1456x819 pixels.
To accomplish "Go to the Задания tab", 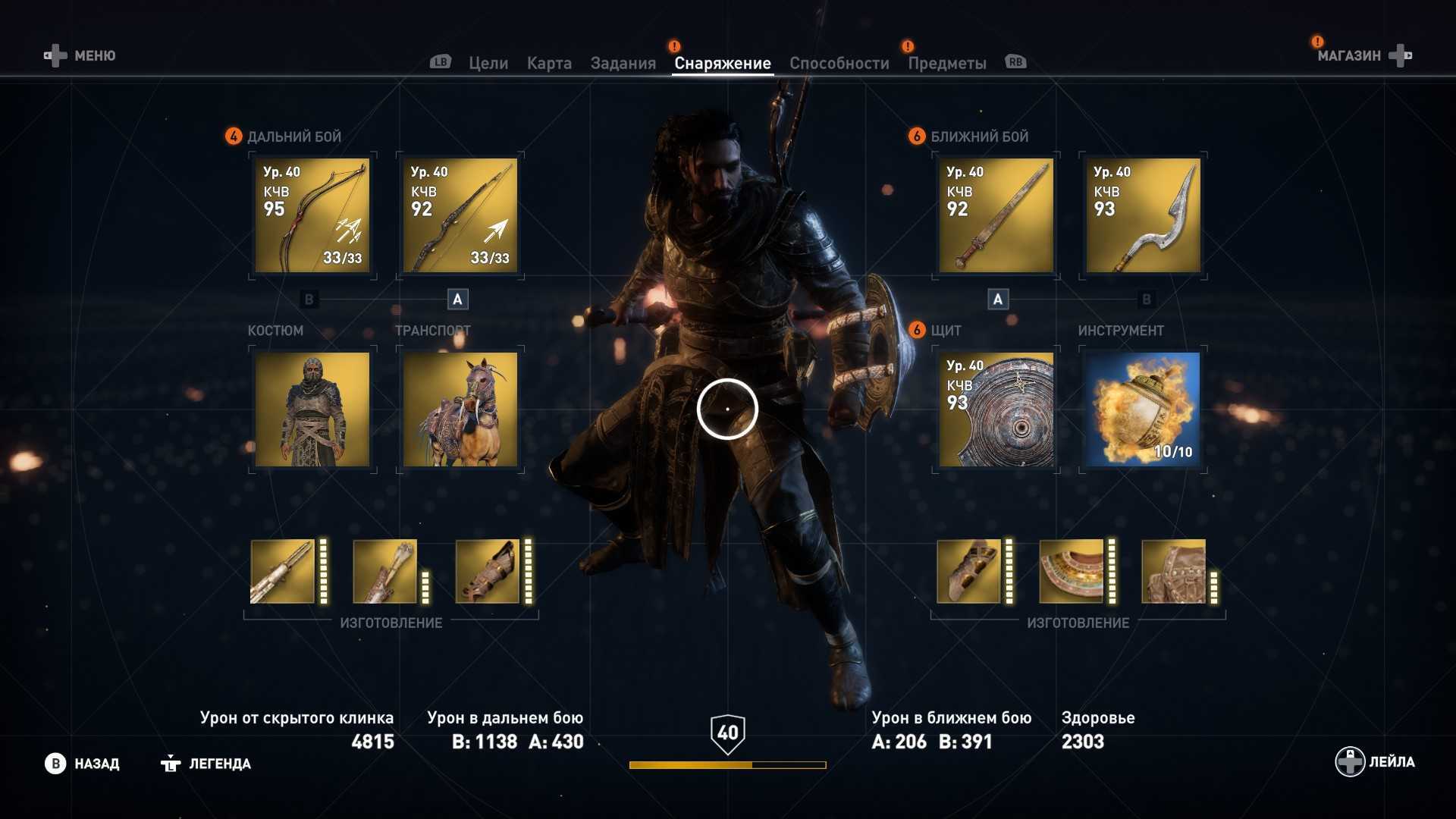I will [623, 64].
